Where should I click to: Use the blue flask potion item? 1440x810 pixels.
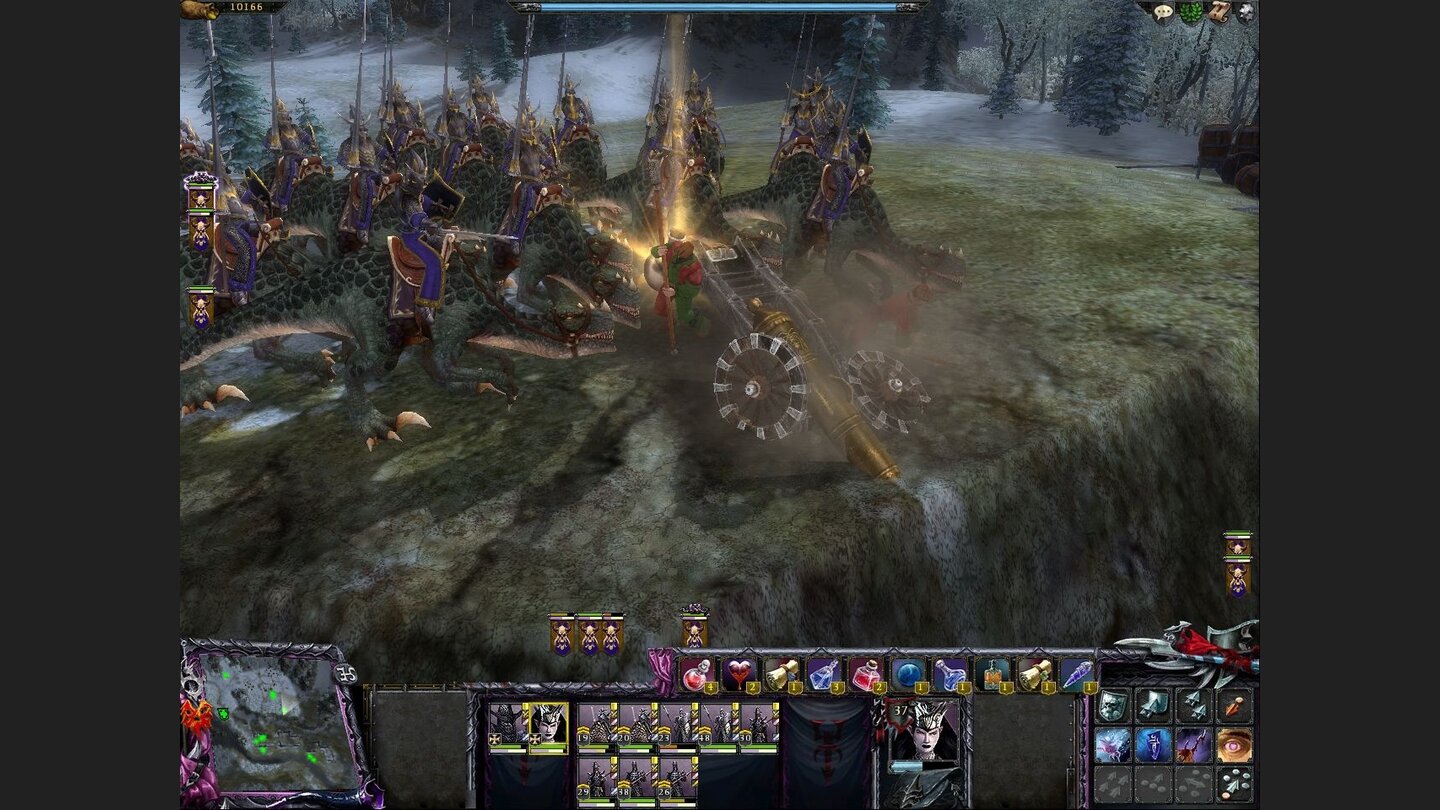point(952,673)
